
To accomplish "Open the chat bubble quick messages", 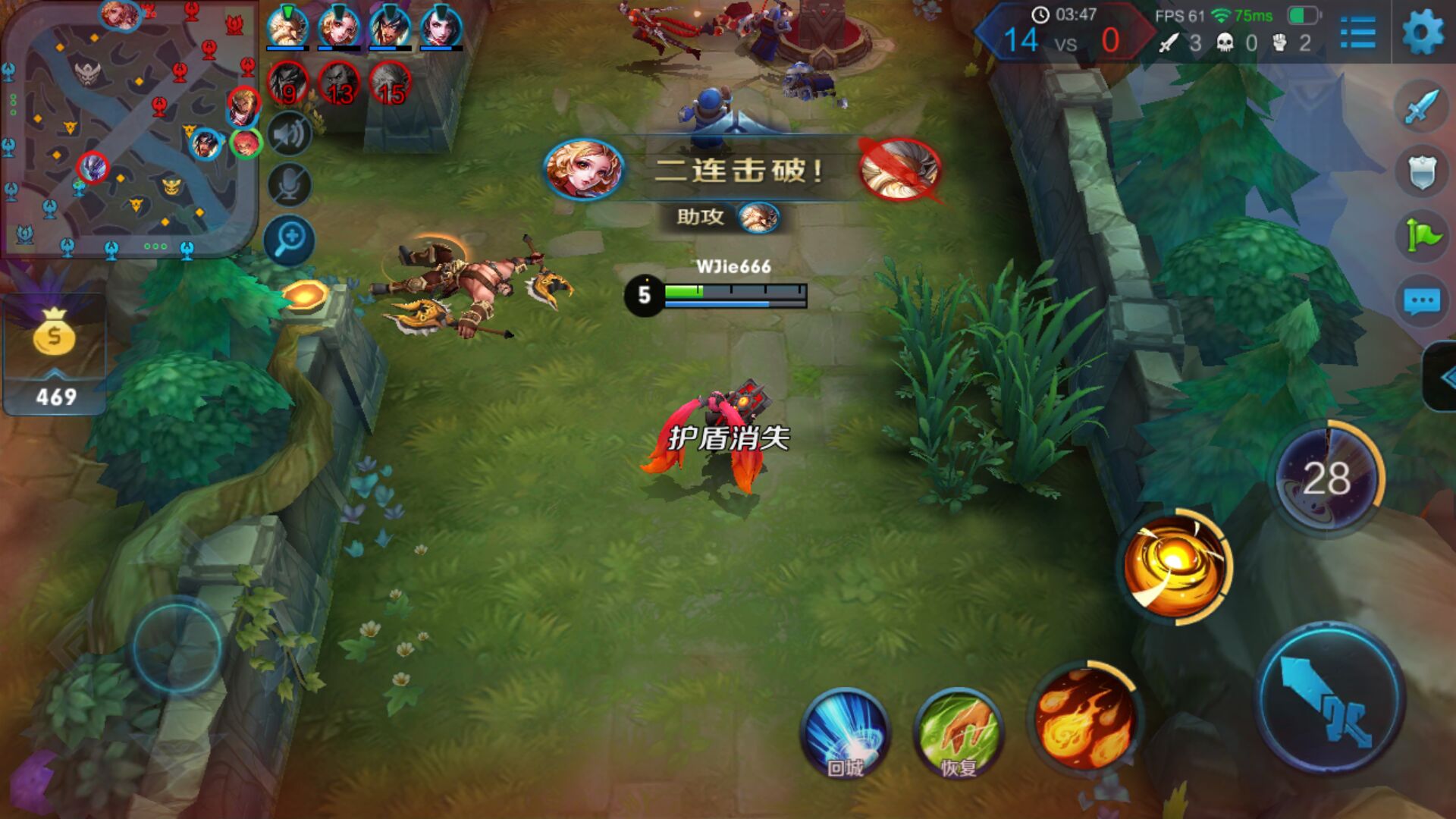I will point(1421,301).
